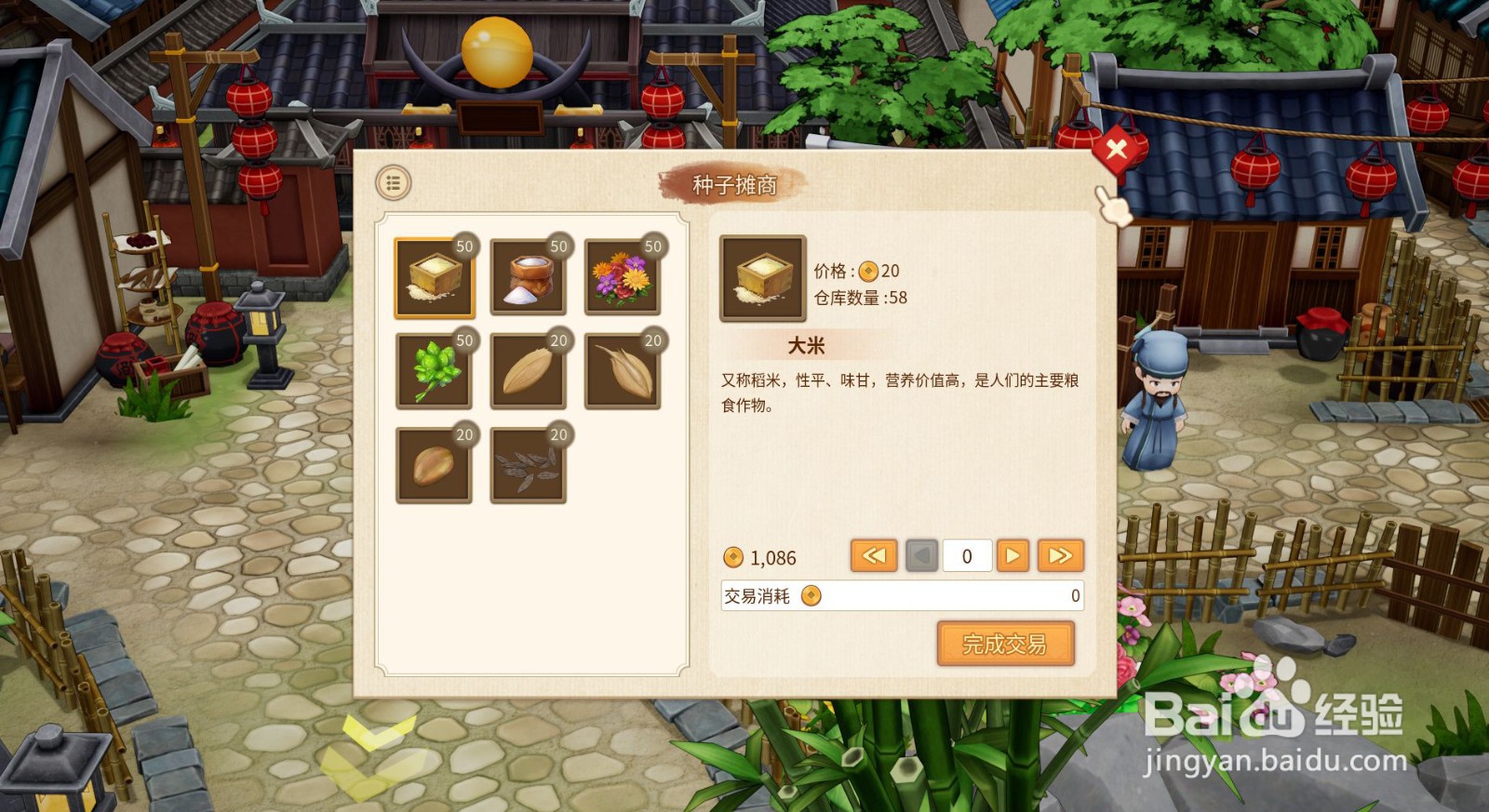1489x812 pixels.
Task: Click the quantity field showing 0
Action: 966,555
